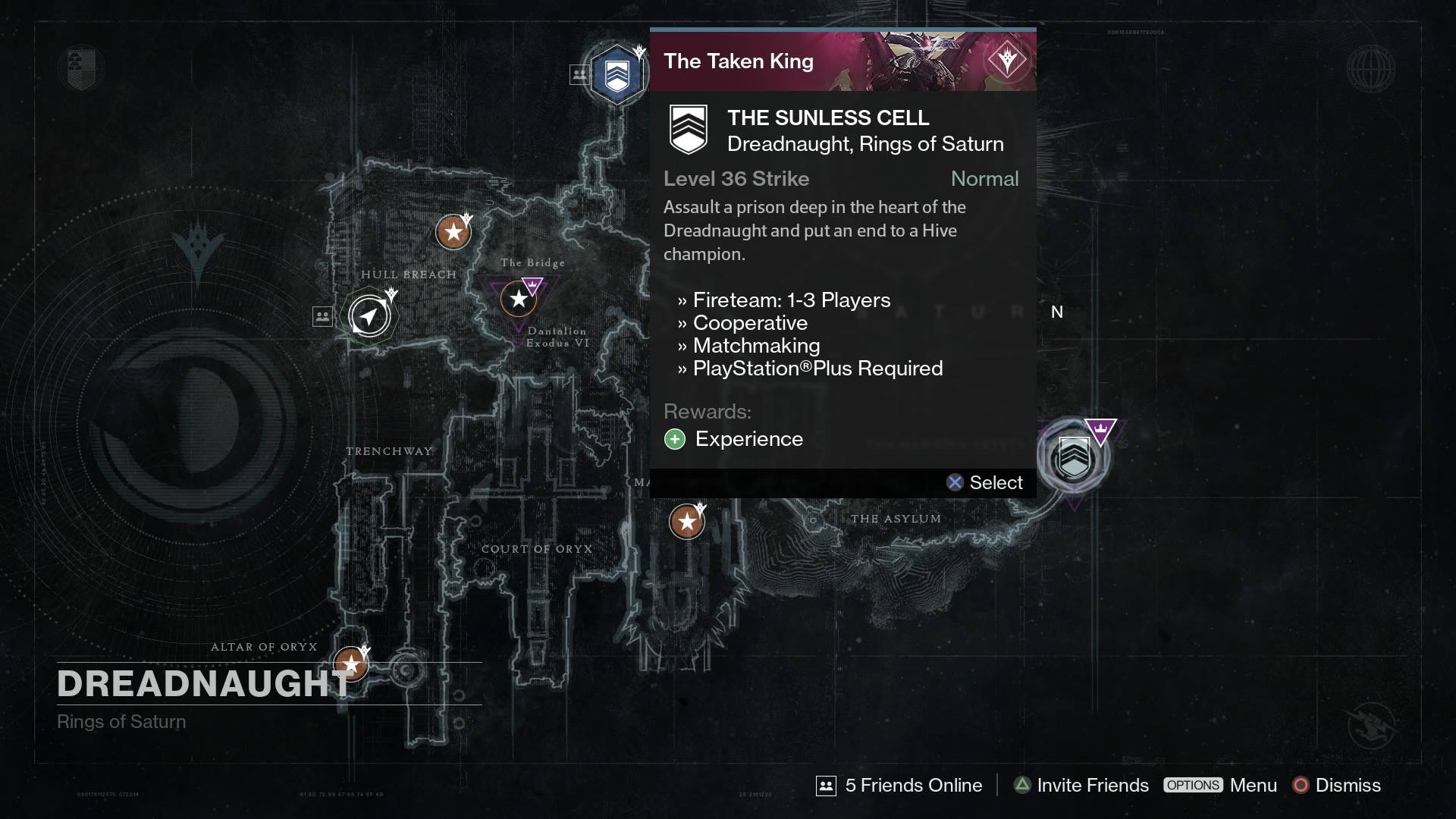
Task: Open the Dantalion Exodus VI mission node
Action: click(x=518, y=299)
